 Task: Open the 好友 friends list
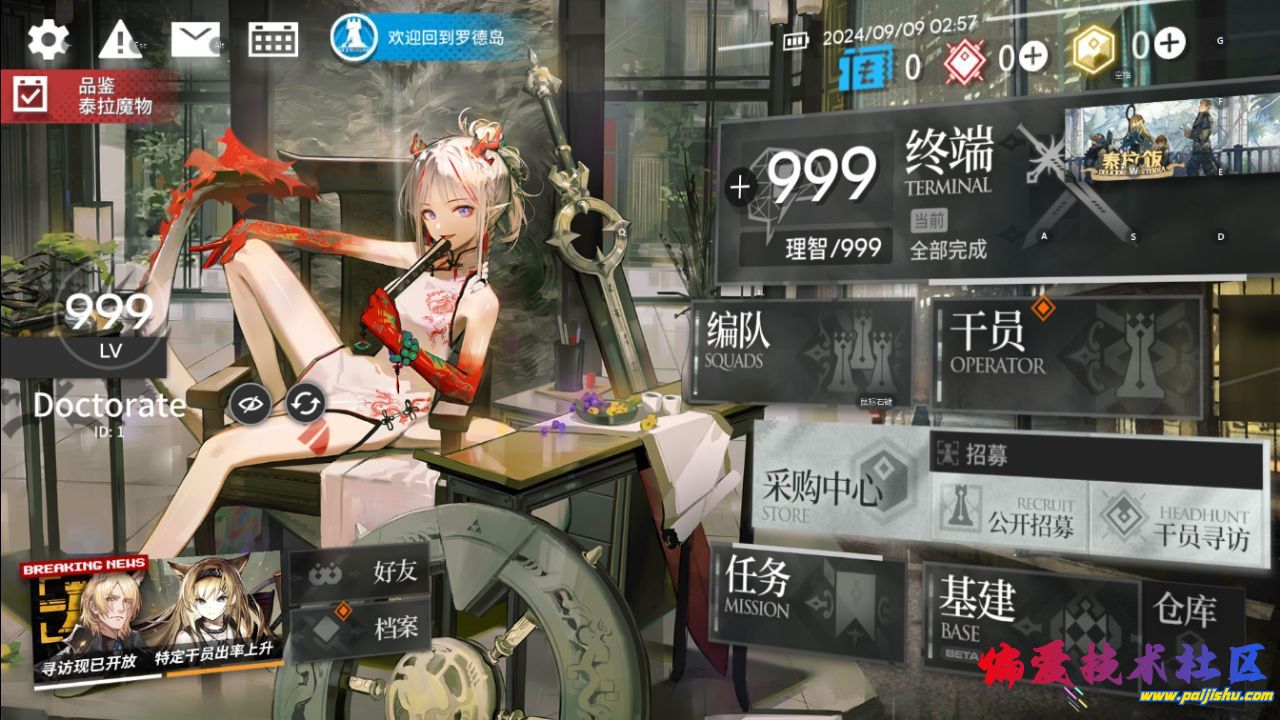pyautogui.click(x=361, y=573)
